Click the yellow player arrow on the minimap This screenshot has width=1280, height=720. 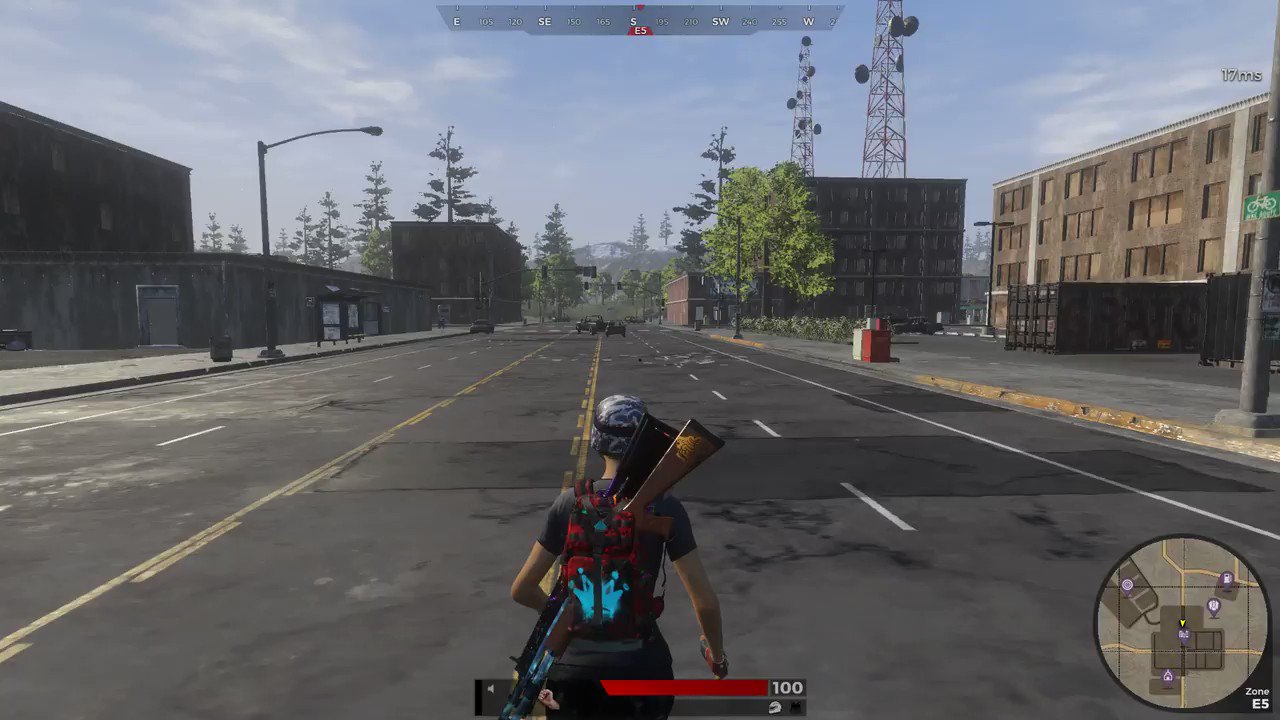[1183, 623]
